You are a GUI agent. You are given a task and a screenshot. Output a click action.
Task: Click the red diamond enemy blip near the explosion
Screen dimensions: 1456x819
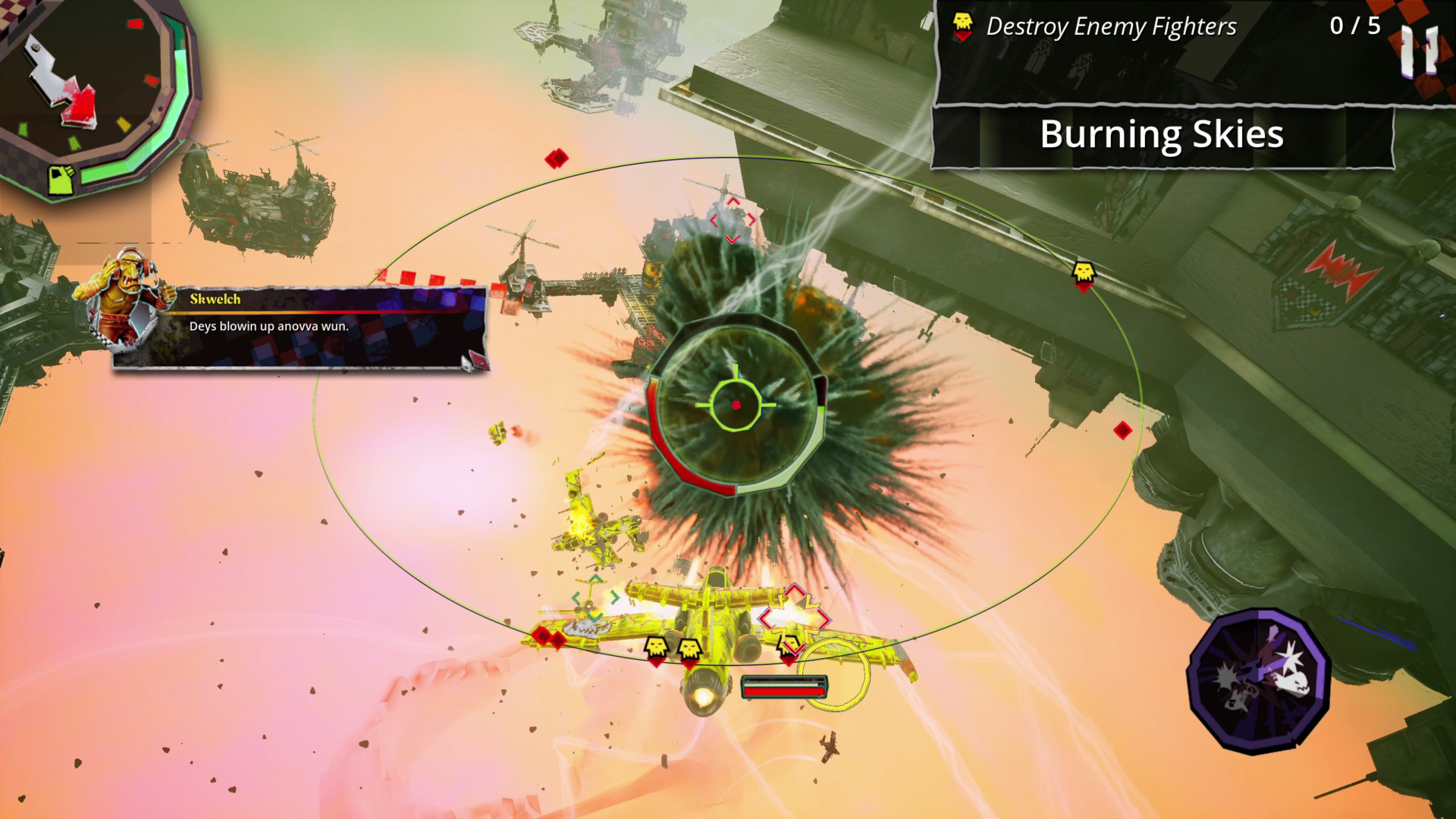558,157
